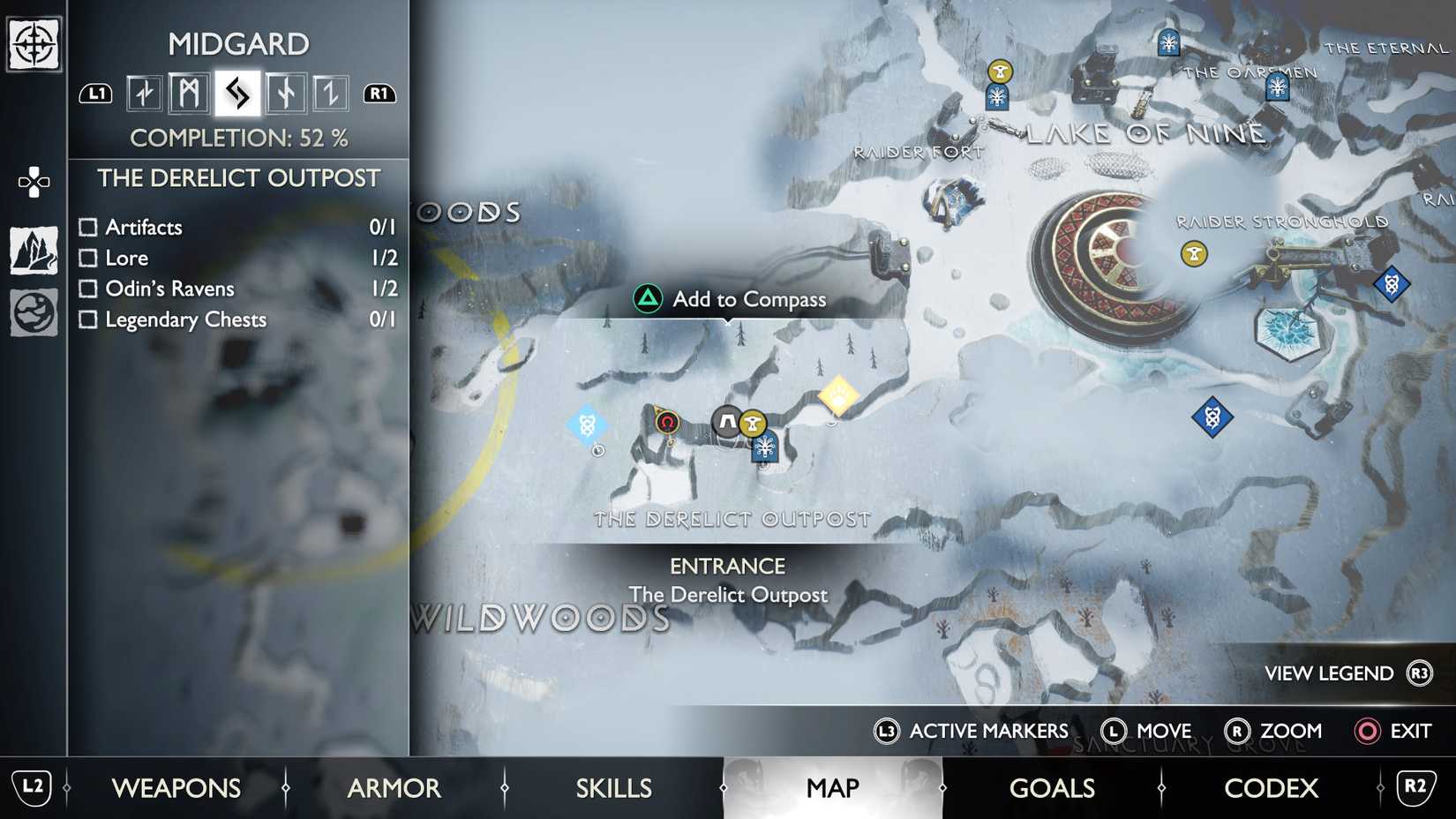
Task: Open the GOALS tab
Action: (x=1052, y=787)
